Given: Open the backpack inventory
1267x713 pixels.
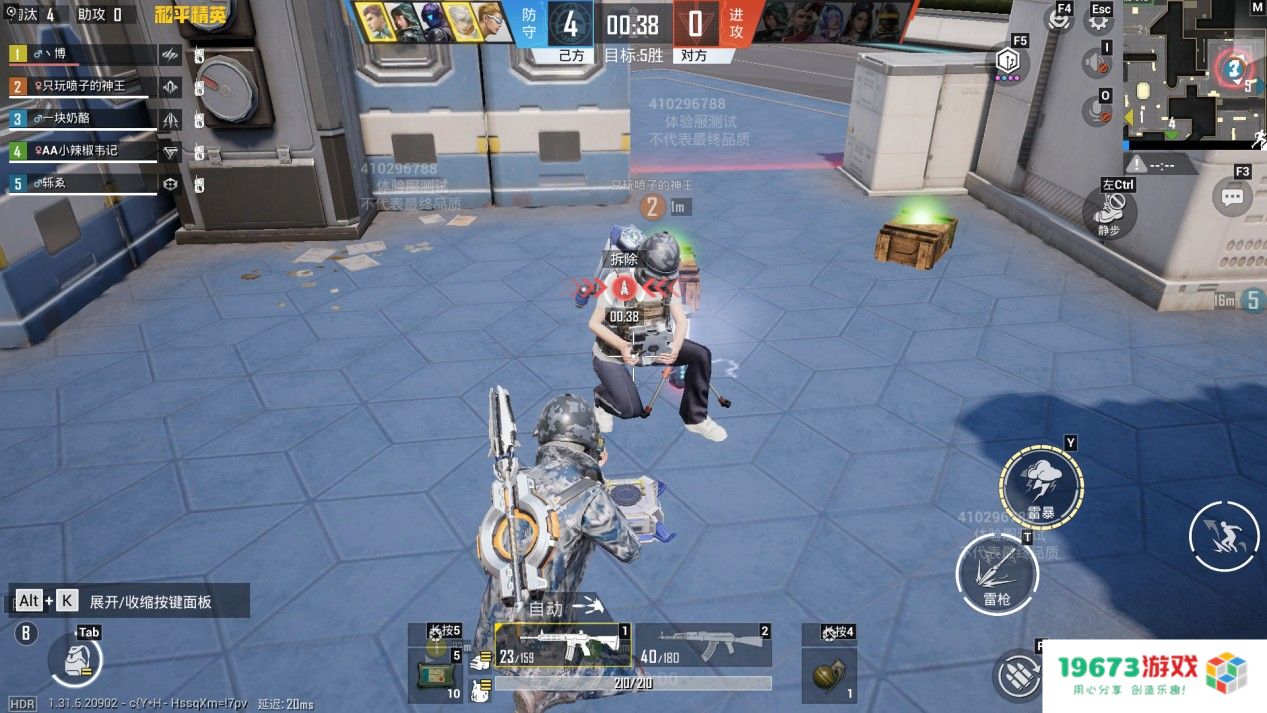Looking at the screenshot, I should [x=74, y=659].
